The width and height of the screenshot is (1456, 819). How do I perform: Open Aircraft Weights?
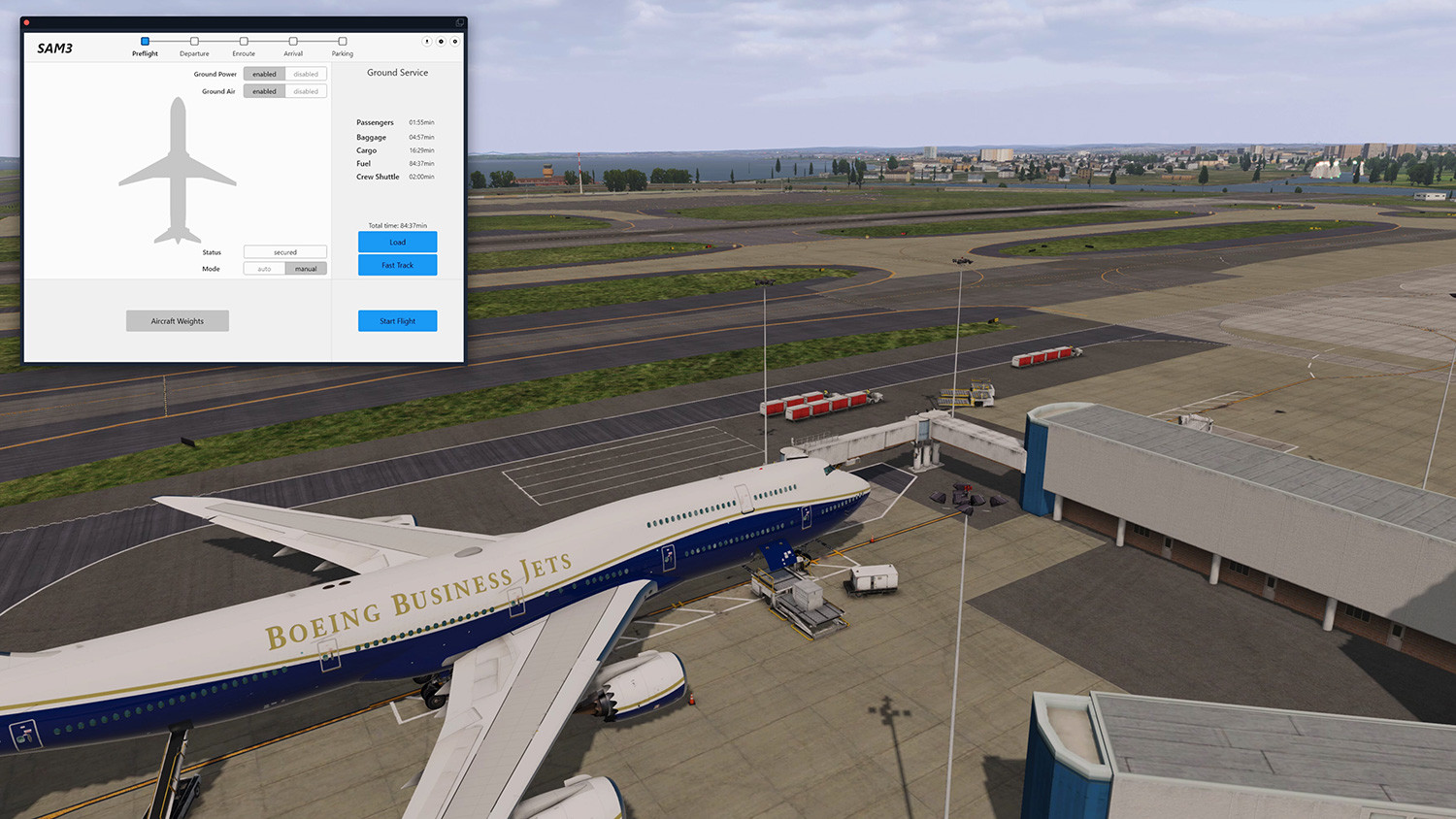(x=177, y=320)
